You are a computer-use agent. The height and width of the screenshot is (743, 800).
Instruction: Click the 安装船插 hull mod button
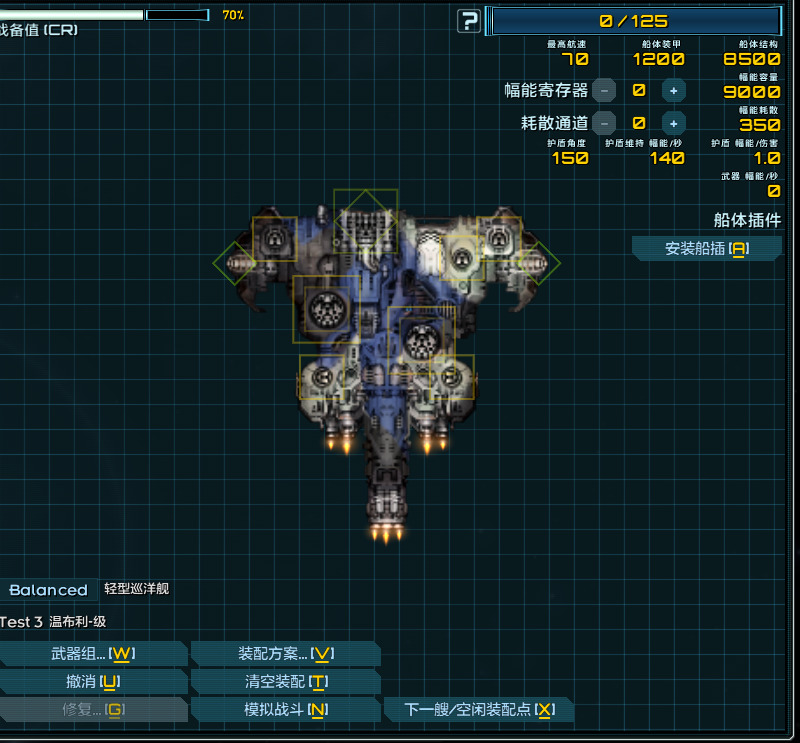(x=707, y=249)
